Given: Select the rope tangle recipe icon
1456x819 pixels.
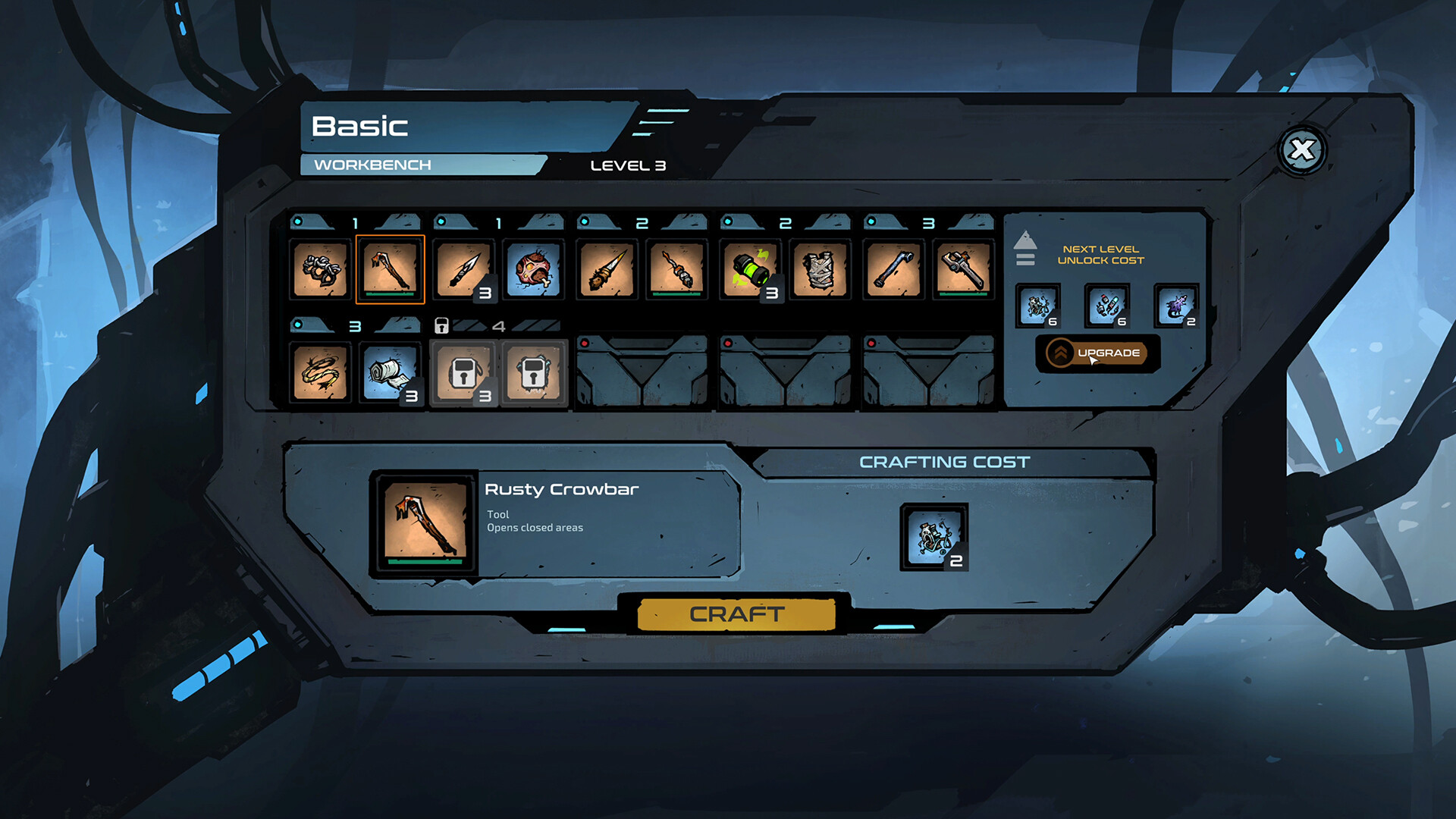Looking at the screenshot, I should (x=321, y=269).
